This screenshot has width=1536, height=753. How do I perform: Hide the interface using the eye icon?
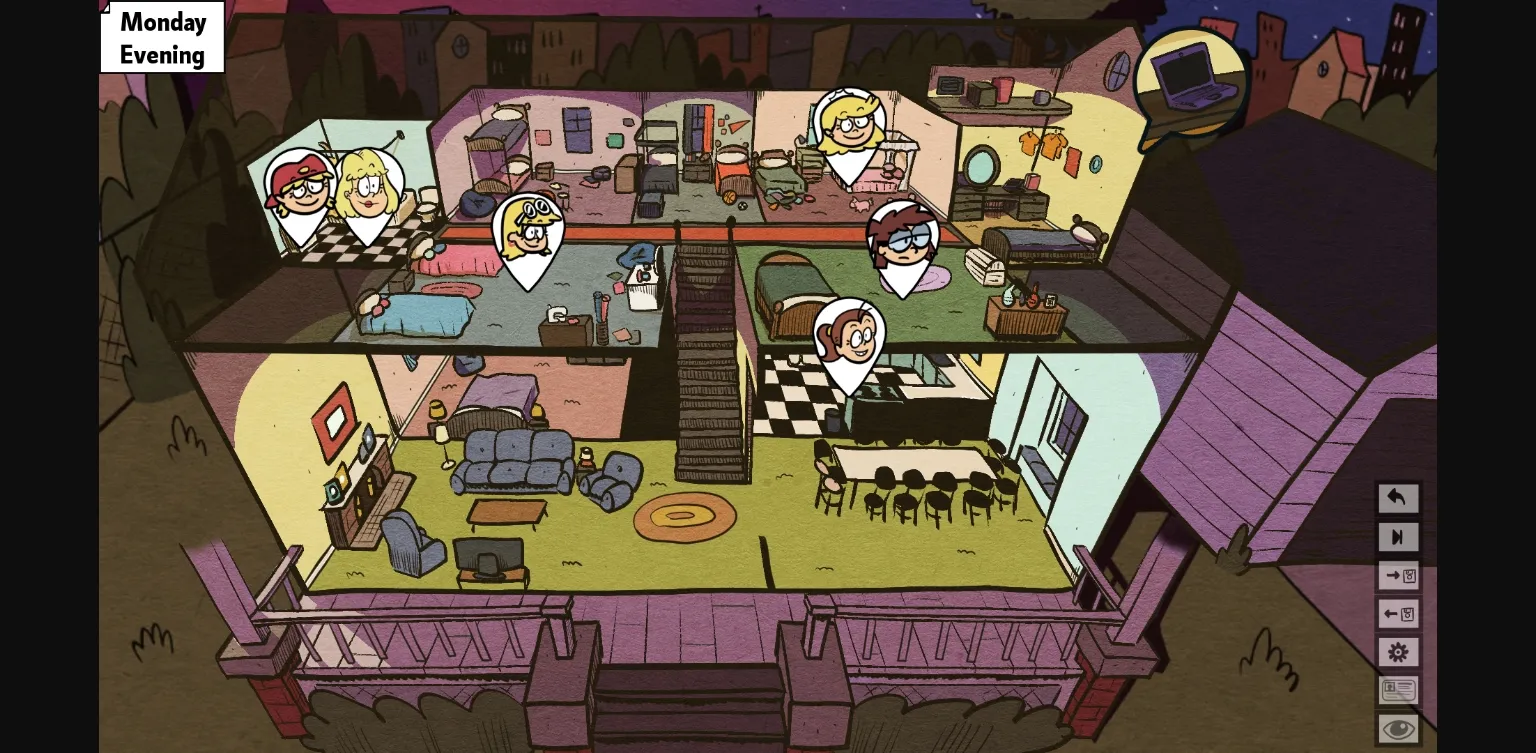coord(1398,727)
